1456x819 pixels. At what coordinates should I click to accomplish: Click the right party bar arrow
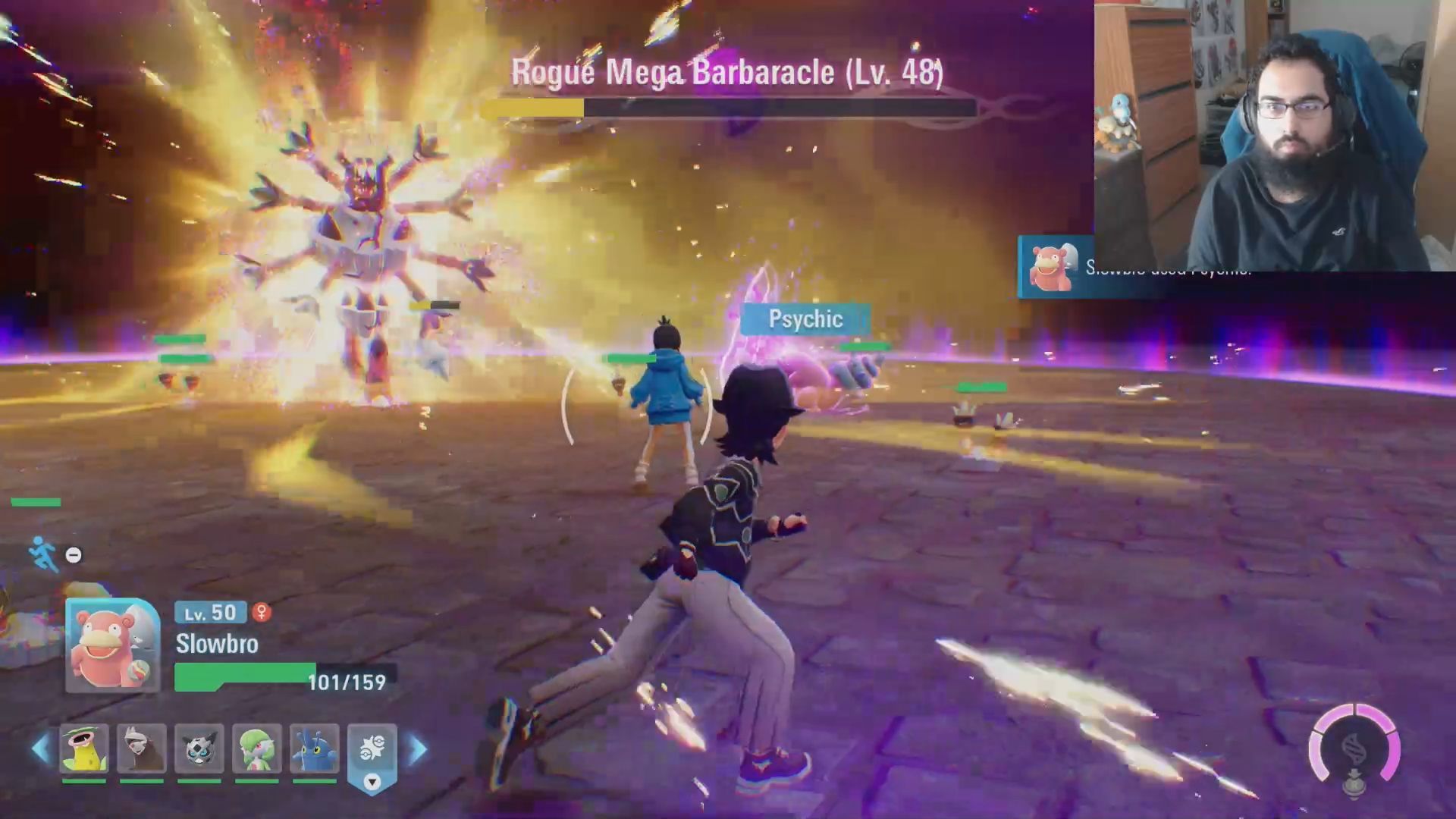(x=418, y=749)
